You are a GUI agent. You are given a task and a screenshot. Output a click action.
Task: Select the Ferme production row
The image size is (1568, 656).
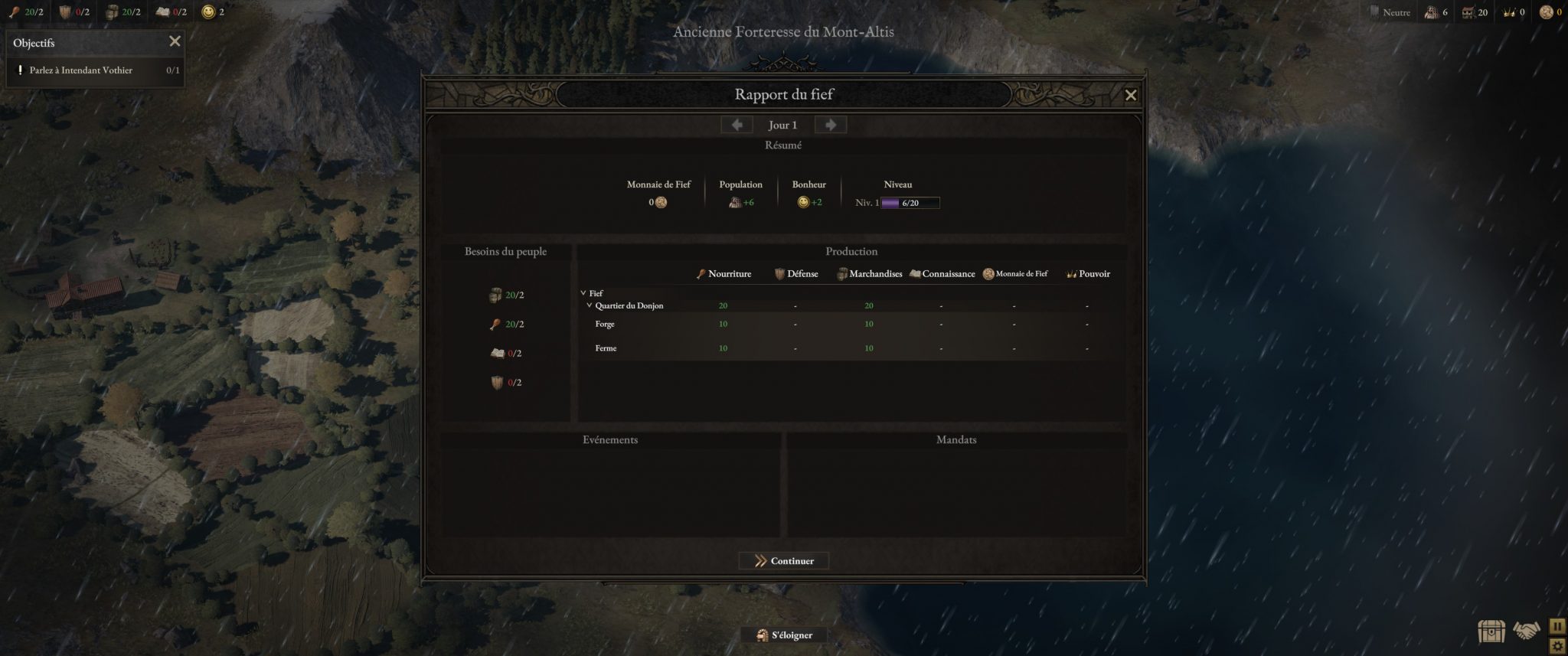606,348
